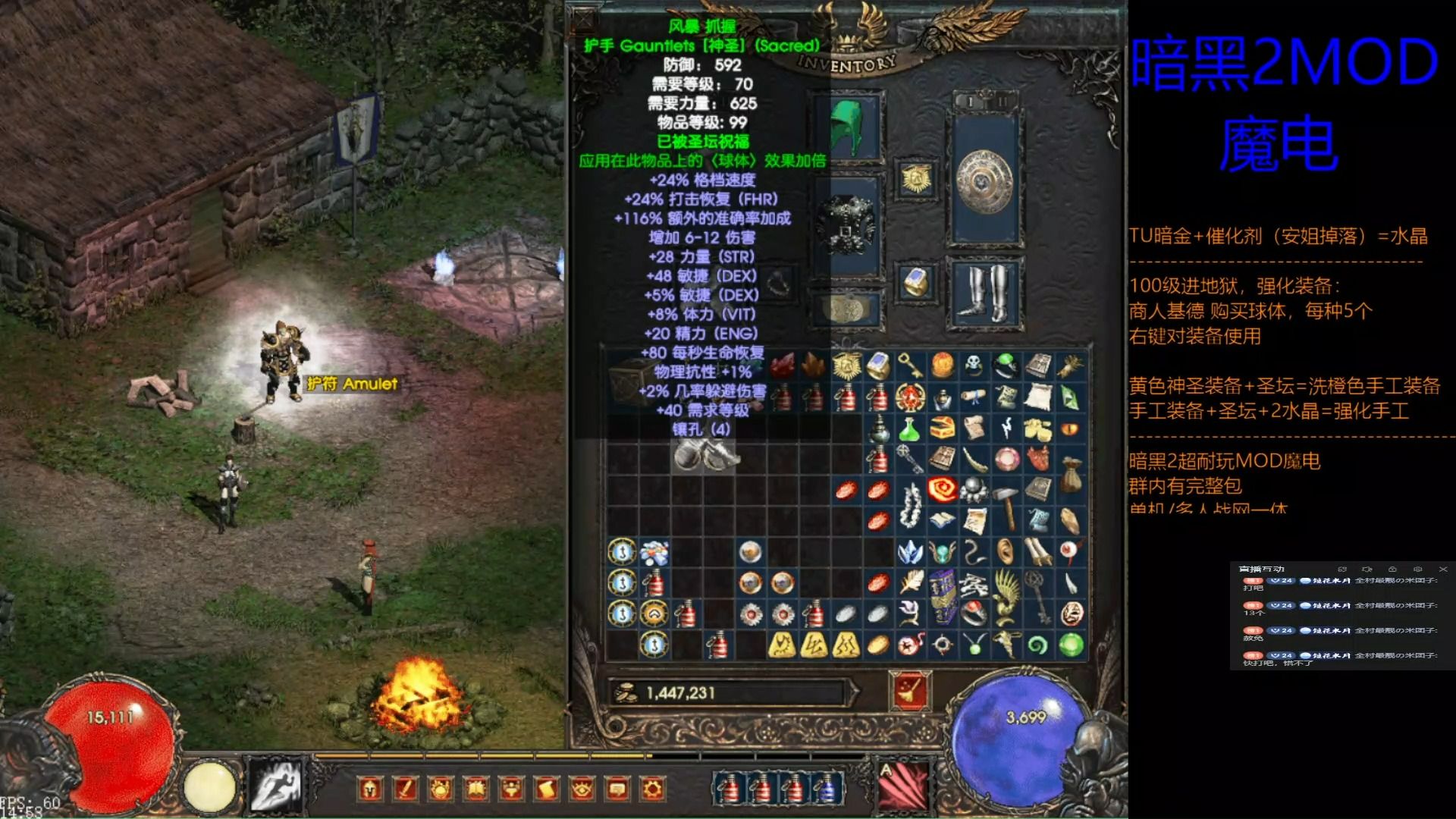Open the skill tree book icon
The image size is (1456, 819).
point(476,789)
